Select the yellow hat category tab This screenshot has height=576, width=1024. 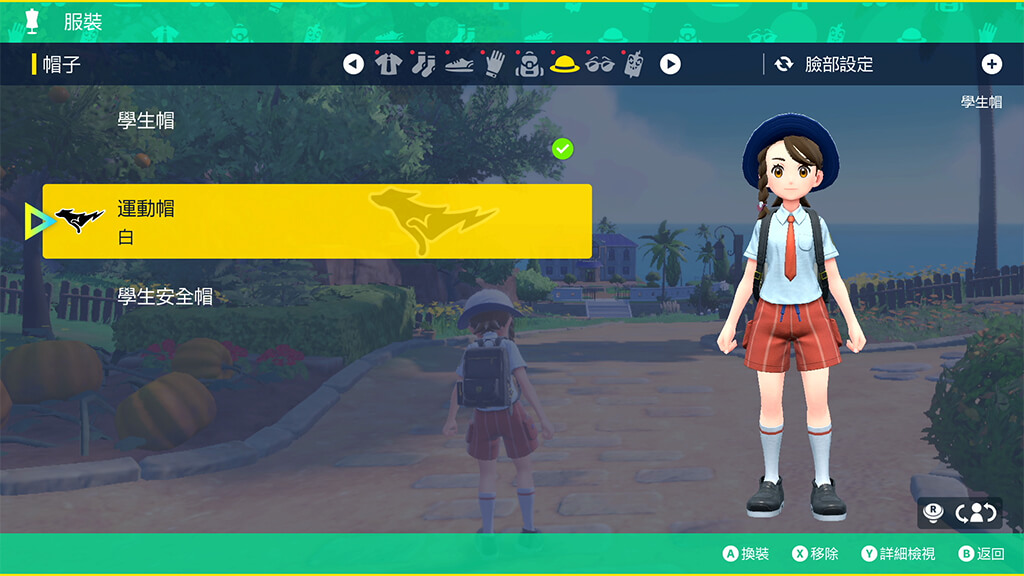tap(564, 65)
